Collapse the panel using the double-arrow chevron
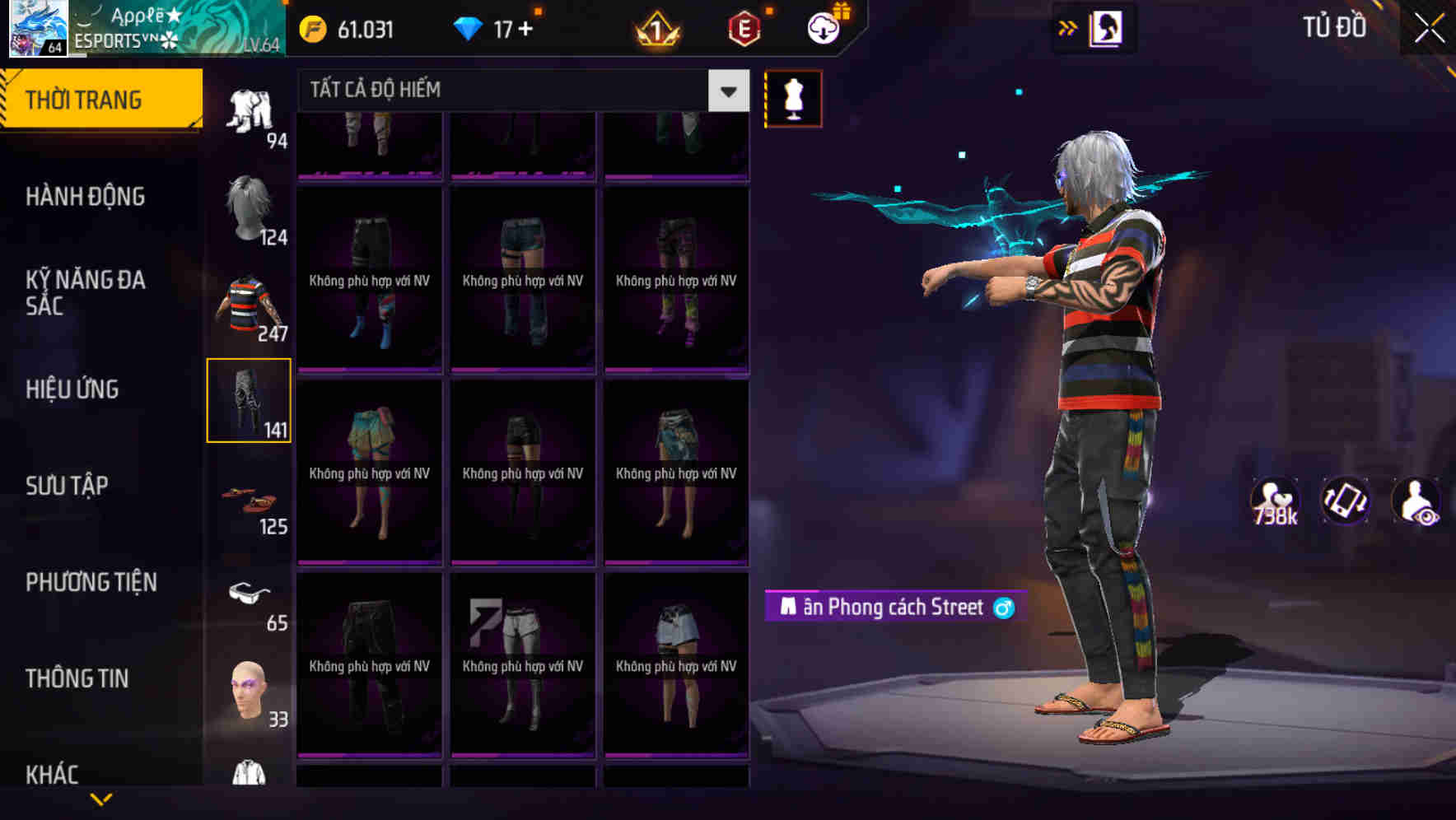1456x820 pixels. point(1066,27)
